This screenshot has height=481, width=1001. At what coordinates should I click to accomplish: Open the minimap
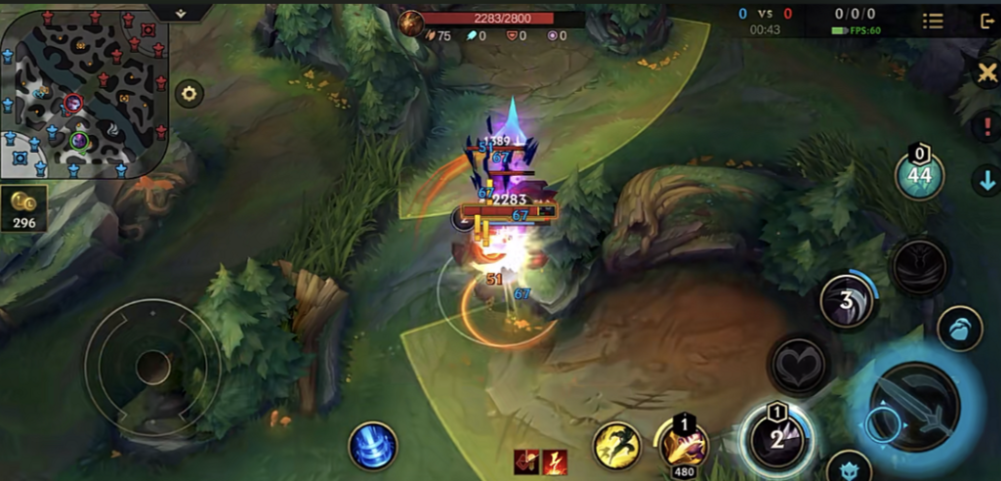tap(84, 94)
